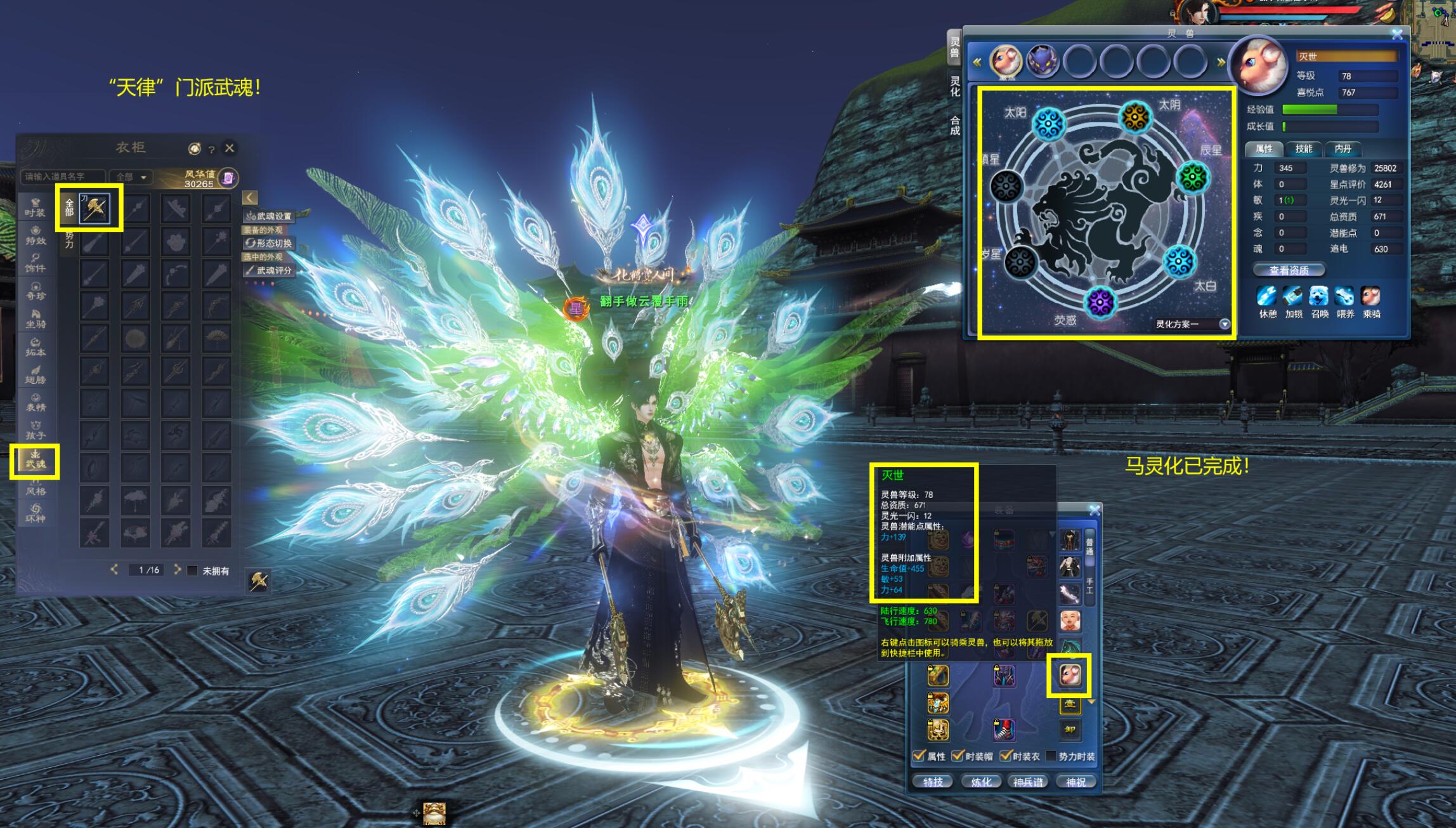The width and height of the screenshot is (1456, 828).
Task: Select the golden axe weapon soul slot
Action: [94, 208]
